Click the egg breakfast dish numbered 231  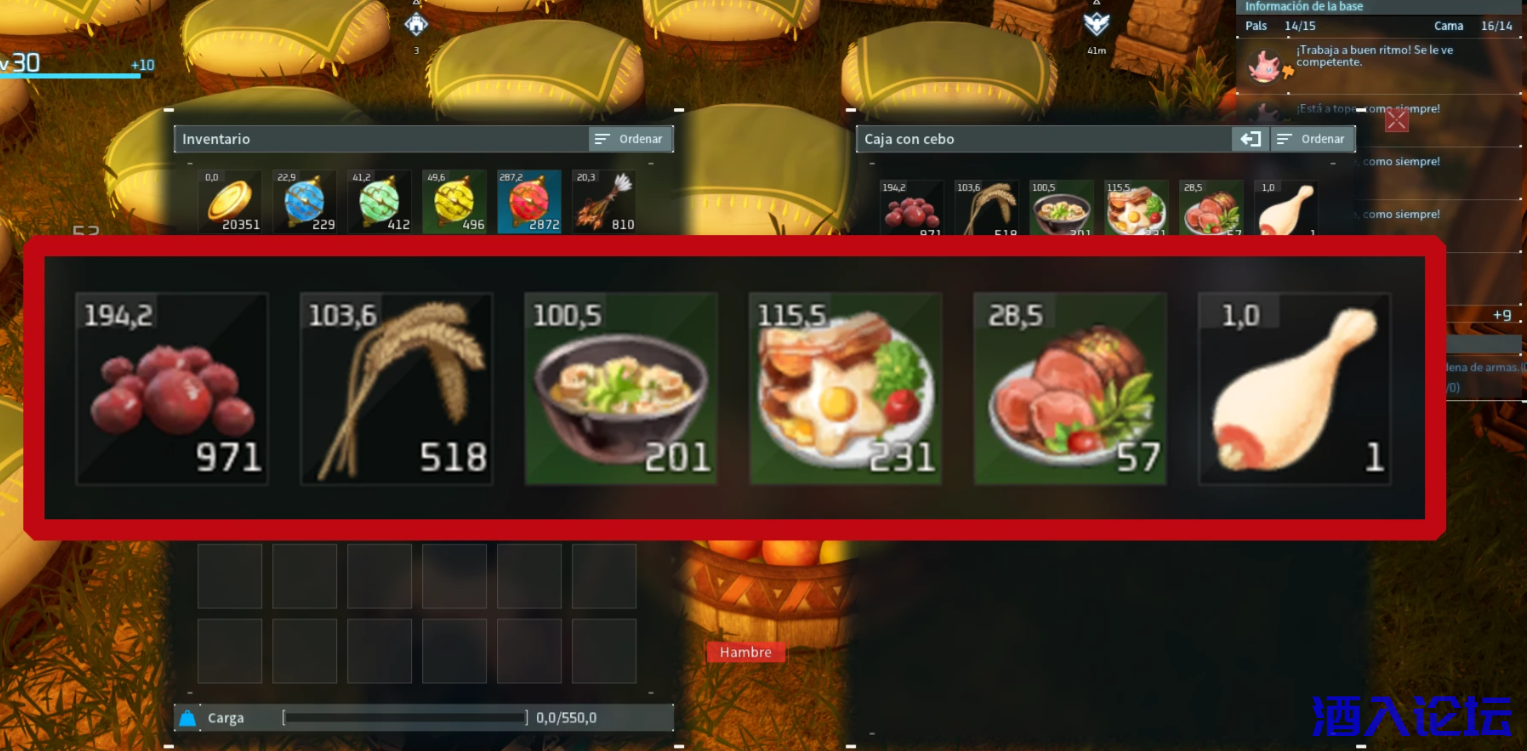(845, 388)
